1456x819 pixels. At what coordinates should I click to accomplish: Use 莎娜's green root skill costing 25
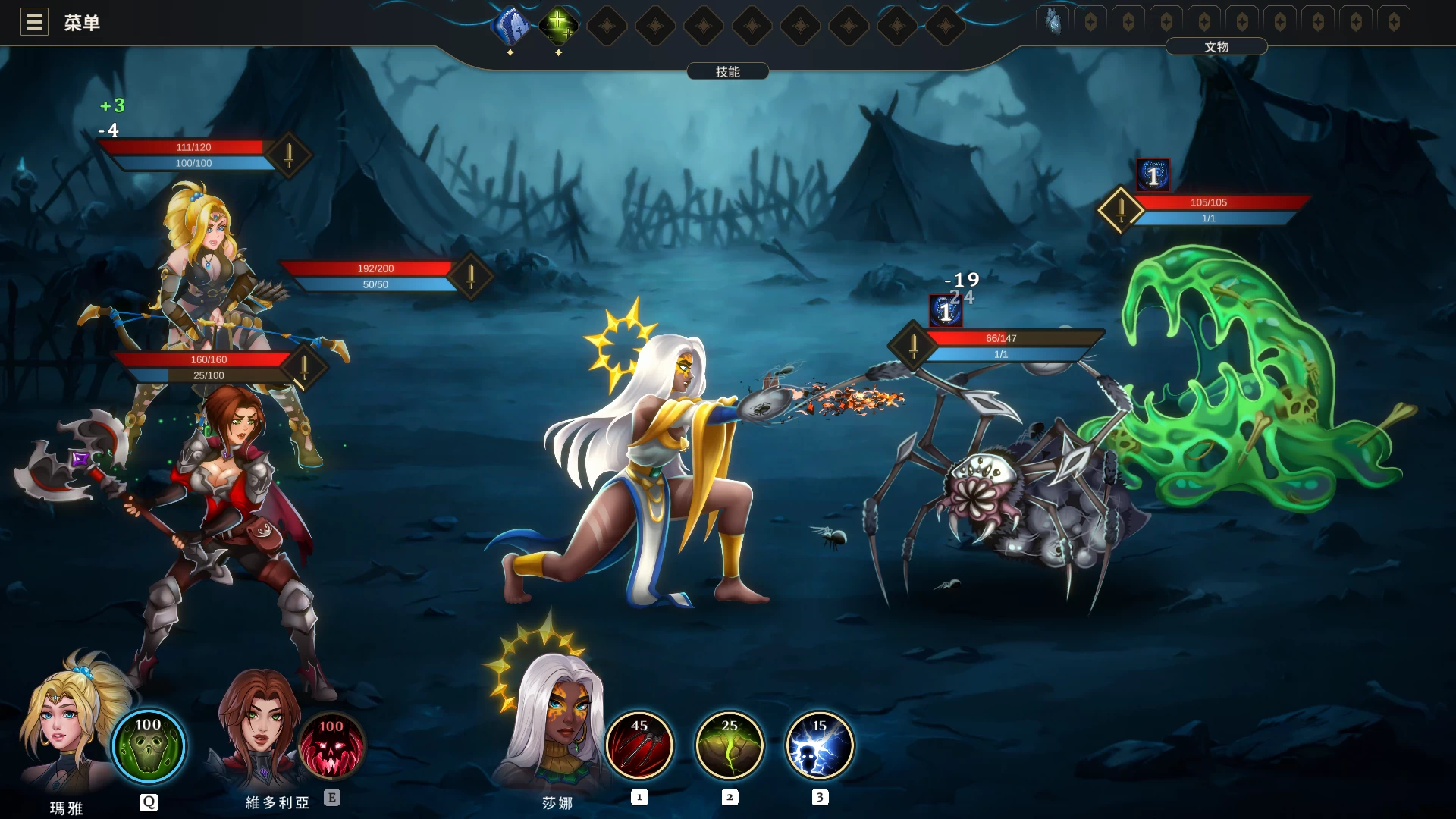click(x=730, y=745)
